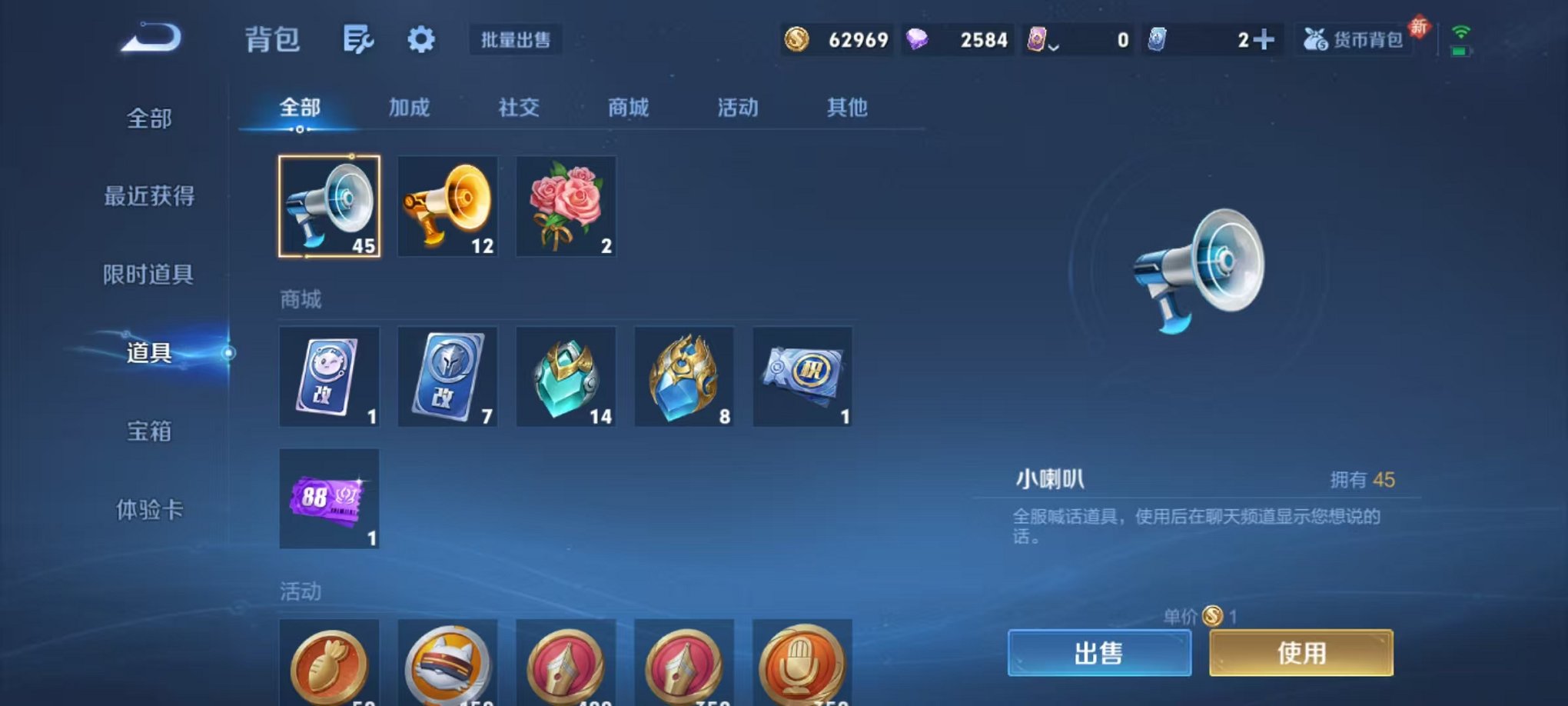Viewport: 1568px width, 706px height.
Task: Select the golden megaphone item
Action: tap(447, 208)
